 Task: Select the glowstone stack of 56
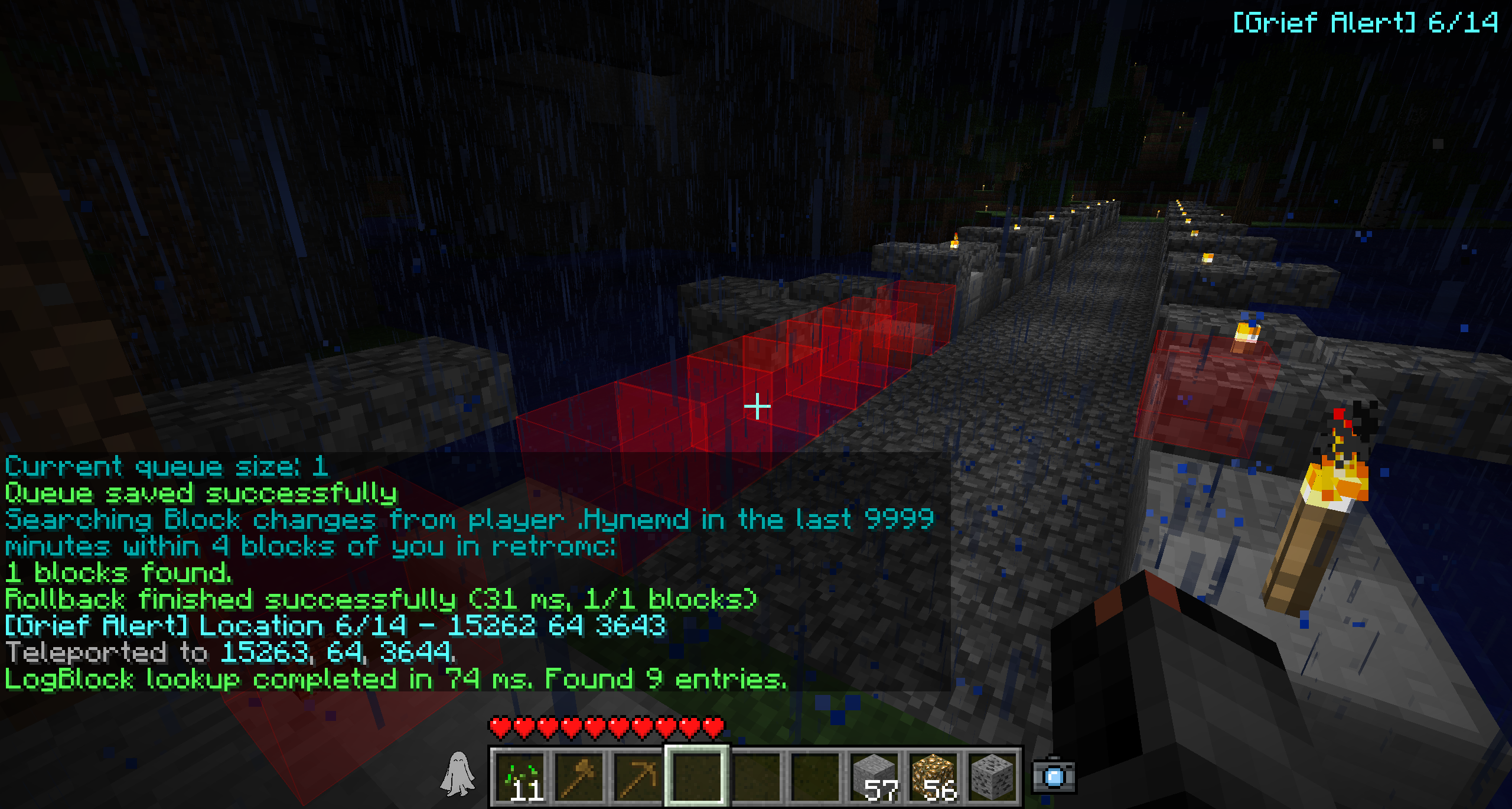934,776
